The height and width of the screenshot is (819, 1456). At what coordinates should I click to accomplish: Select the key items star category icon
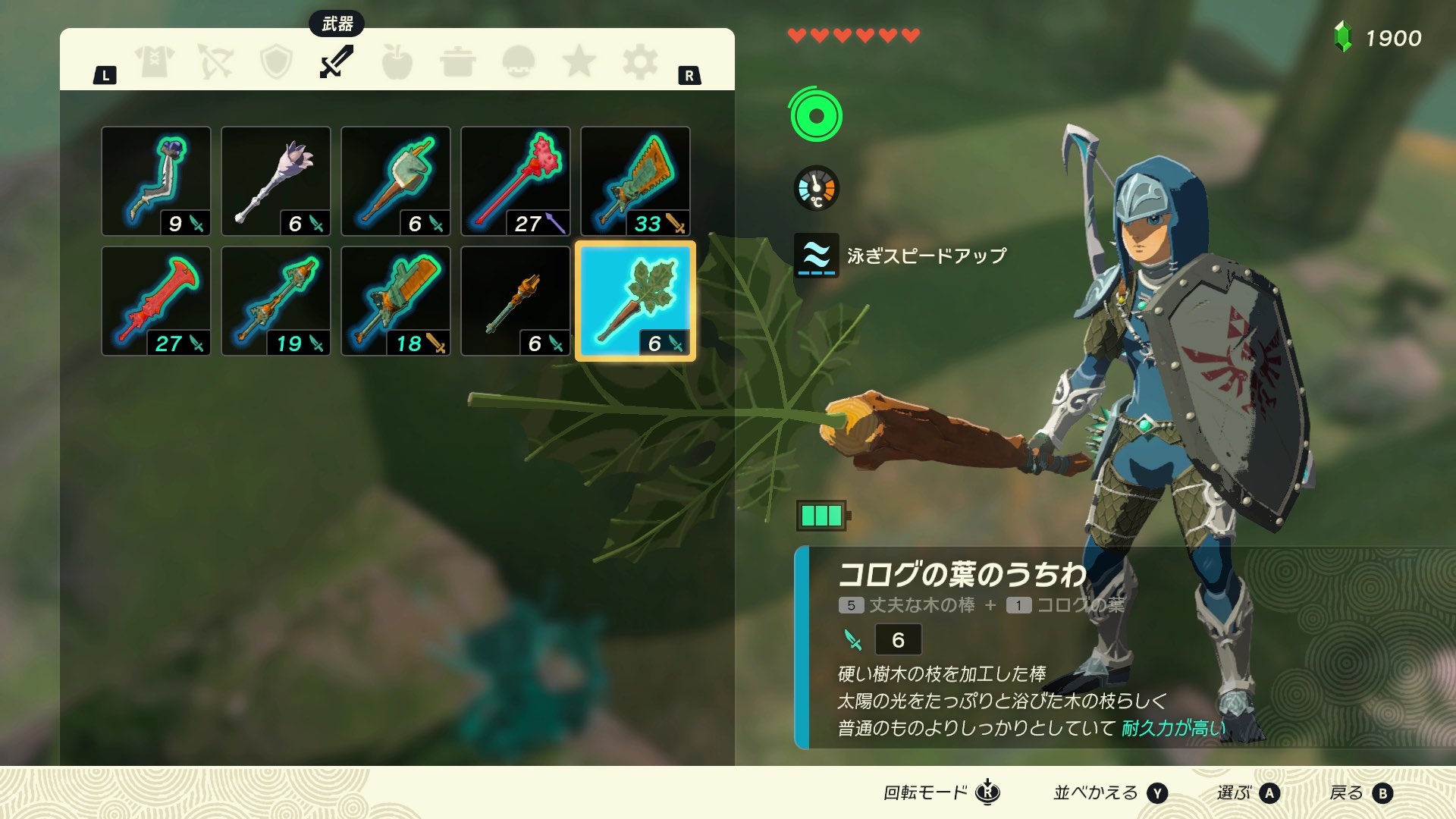[x=580, y=61]
